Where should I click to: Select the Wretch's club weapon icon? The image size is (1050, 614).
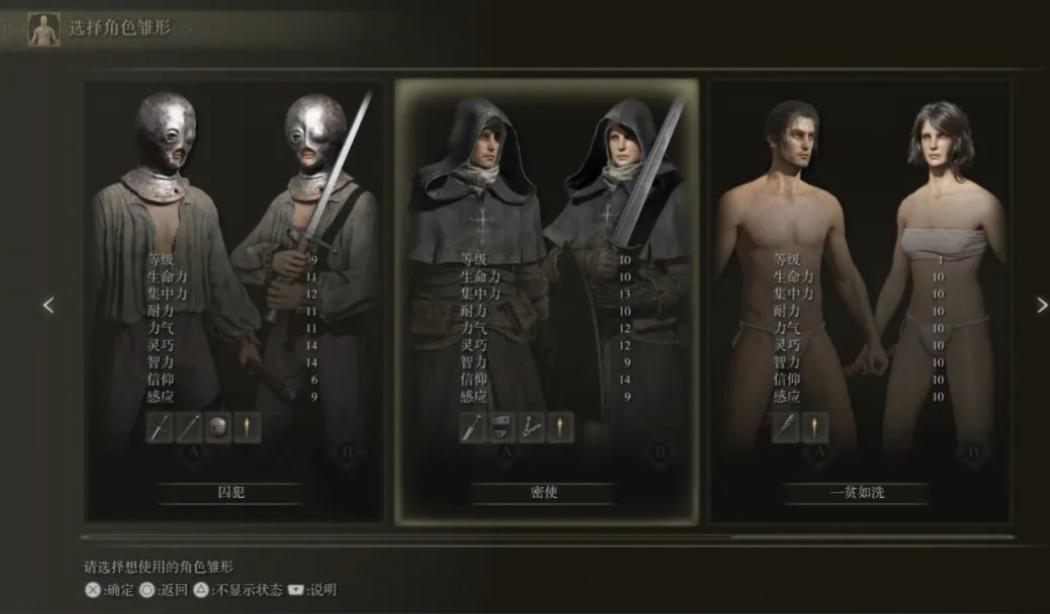pyautogui.click(x=787, y=428)
